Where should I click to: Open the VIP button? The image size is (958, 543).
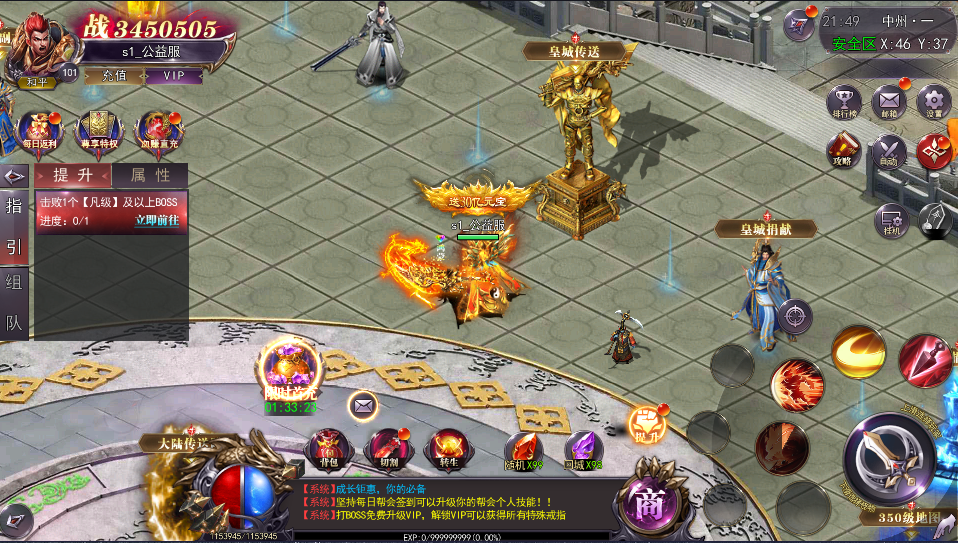(x=175, y=75)
